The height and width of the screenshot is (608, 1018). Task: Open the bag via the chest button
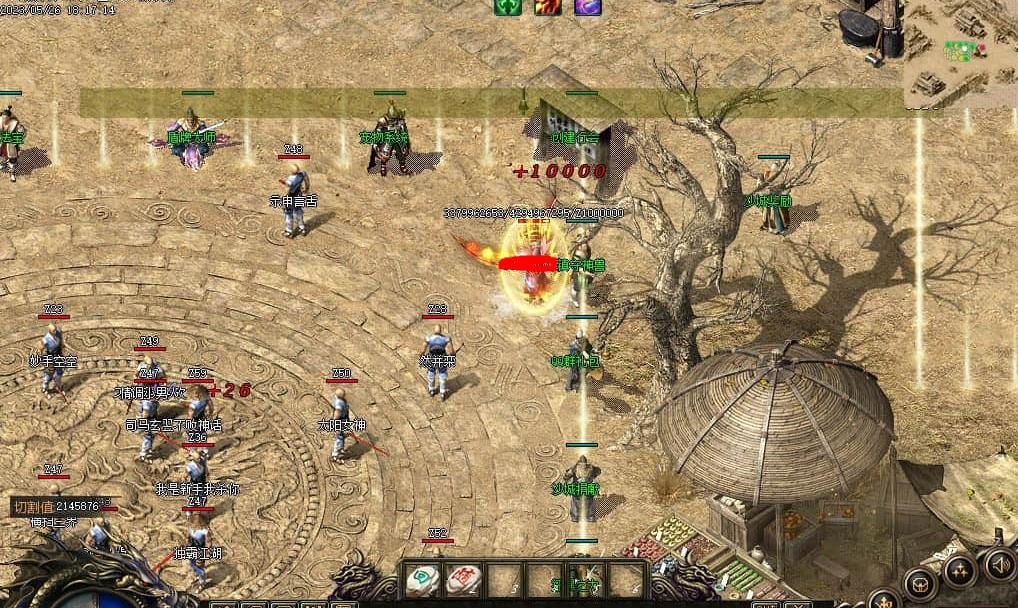pyautogui.click(x=920, y=584)
